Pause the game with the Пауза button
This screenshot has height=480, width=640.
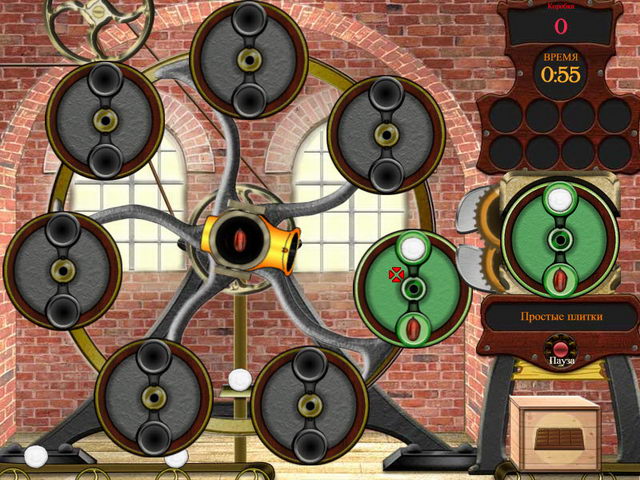(x=559, y=353)
